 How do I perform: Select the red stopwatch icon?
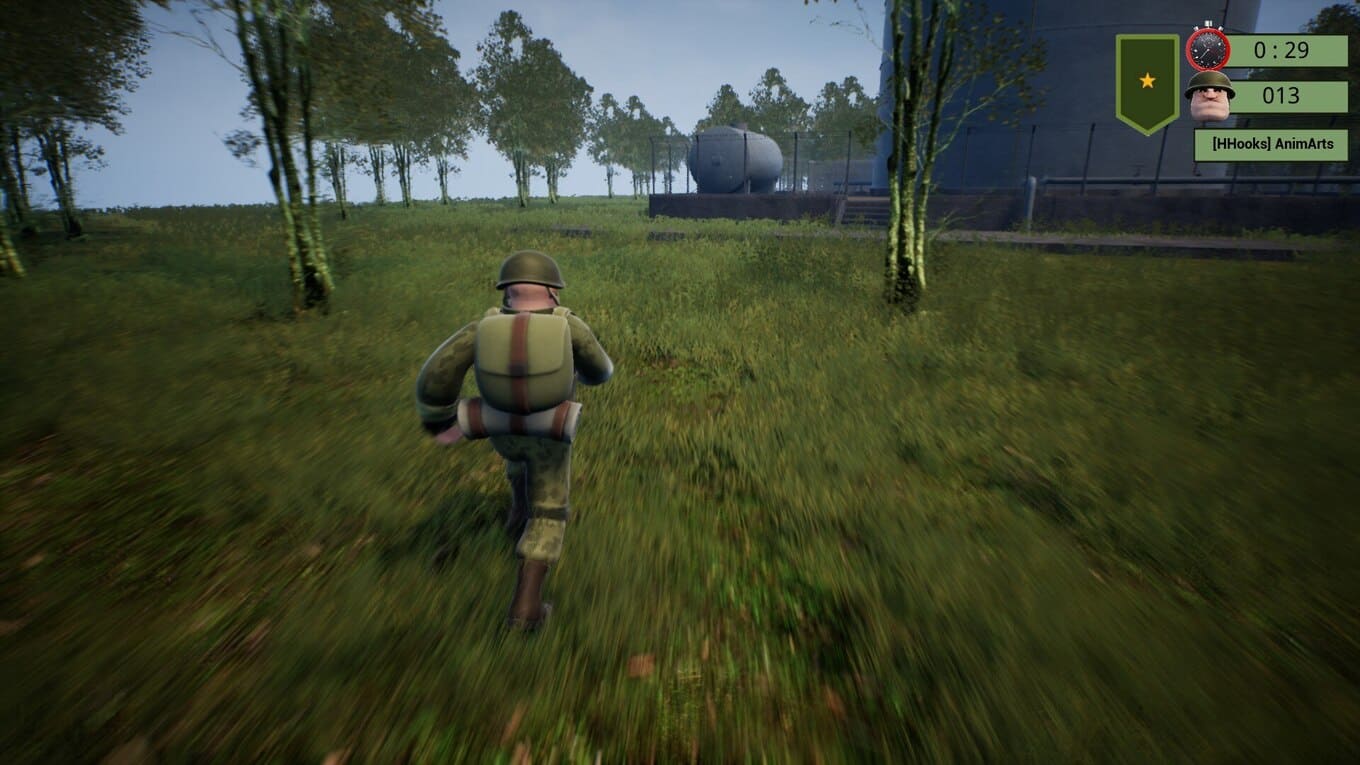pos(1208,48)
